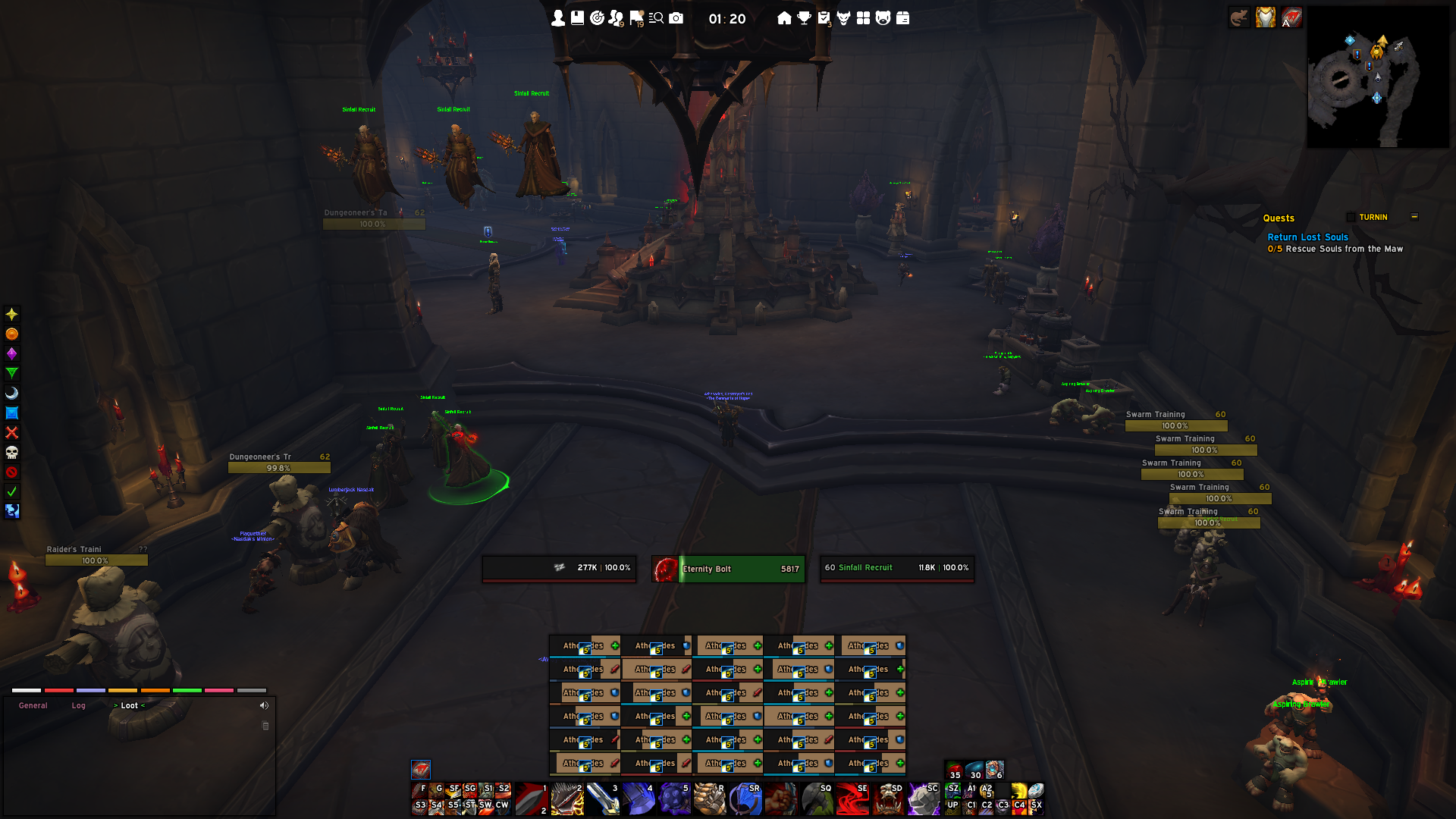Viewport: 1456px width, 819px height.
Task: Collapse the Quests tracker with minus button
Action: tap(1414, 217)
